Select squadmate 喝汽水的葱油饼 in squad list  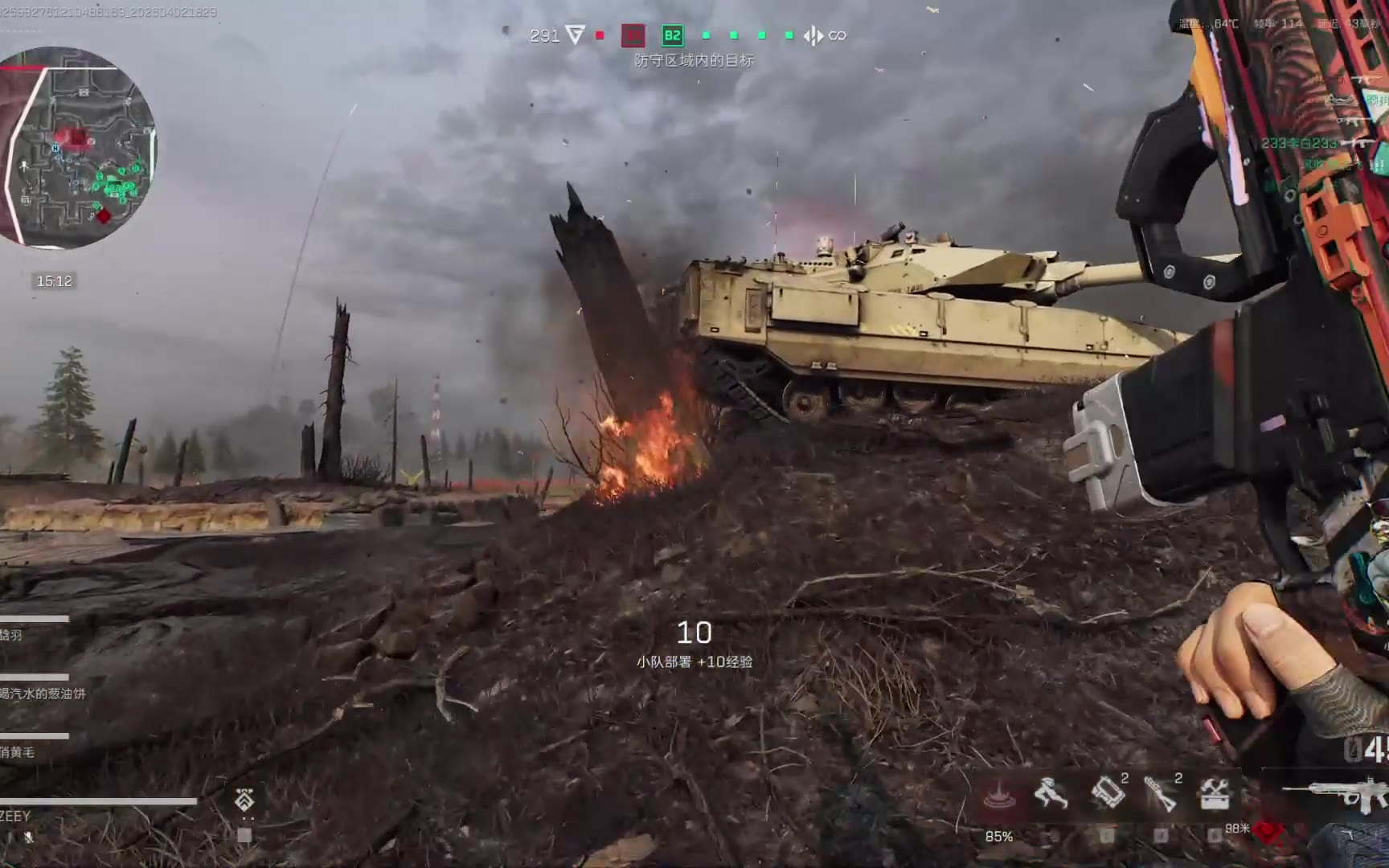[42, 693]
